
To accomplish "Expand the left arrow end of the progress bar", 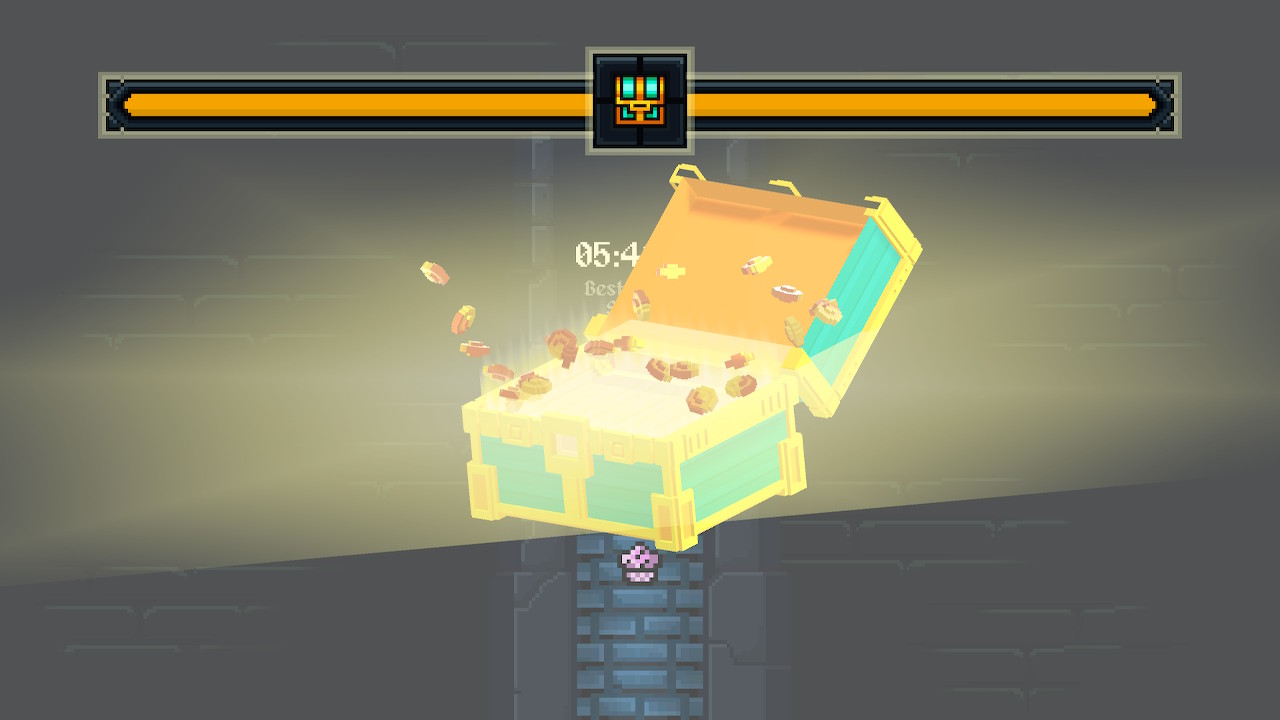I will (118, 103).
